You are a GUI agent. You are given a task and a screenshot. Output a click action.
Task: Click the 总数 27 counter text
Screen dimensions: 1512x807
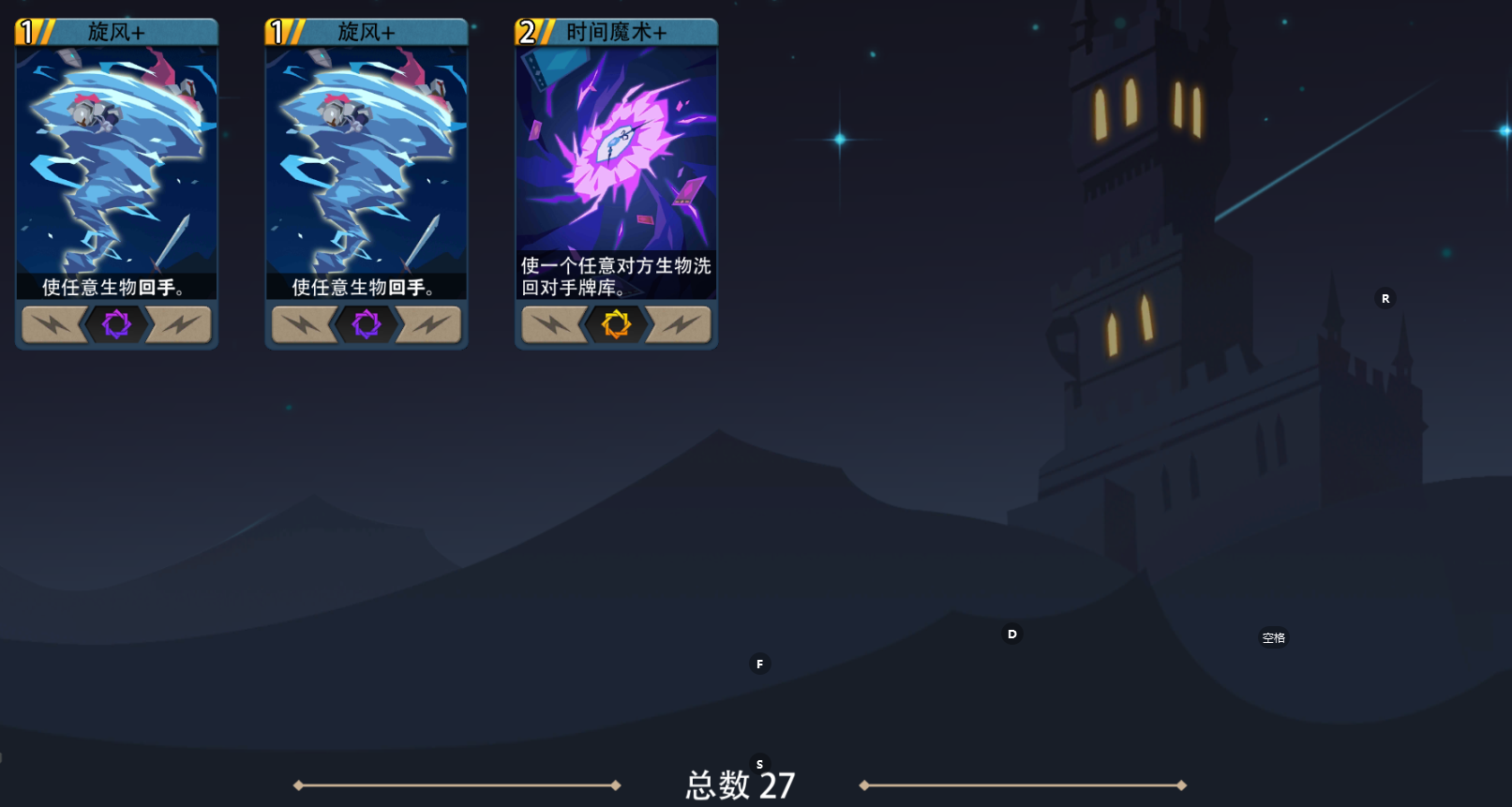739,785
